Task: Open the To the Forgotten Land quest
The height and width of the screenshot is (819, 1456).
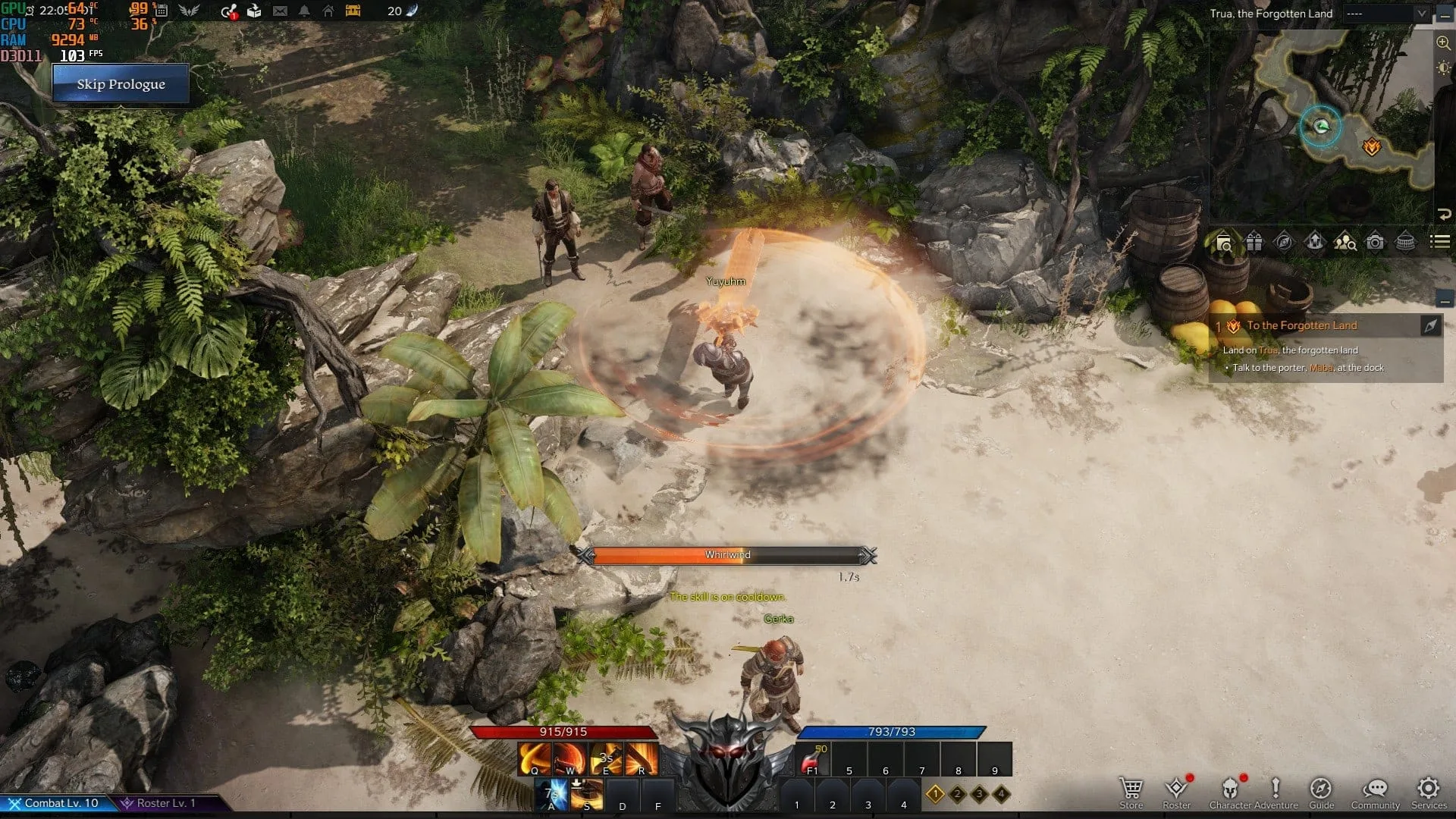Action: click(1302, 325)
